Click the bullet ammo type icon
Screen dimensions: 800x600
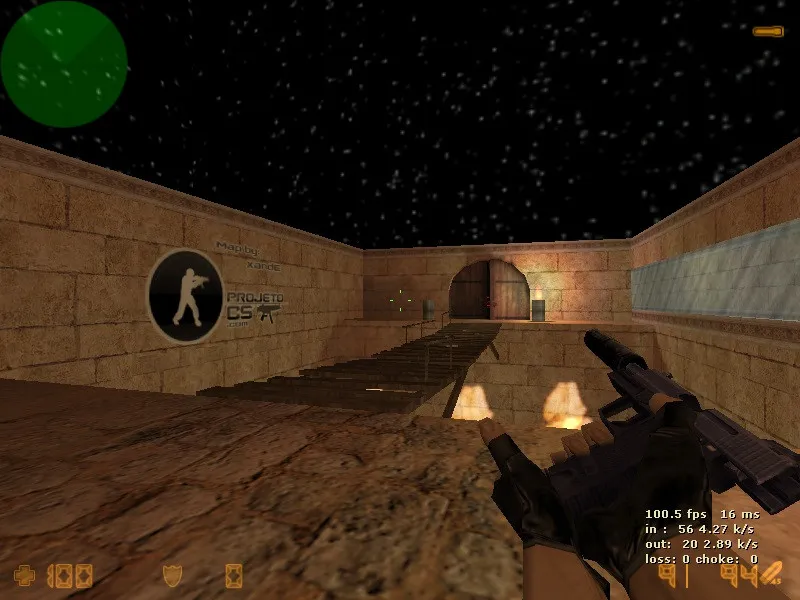click(770, 574)
